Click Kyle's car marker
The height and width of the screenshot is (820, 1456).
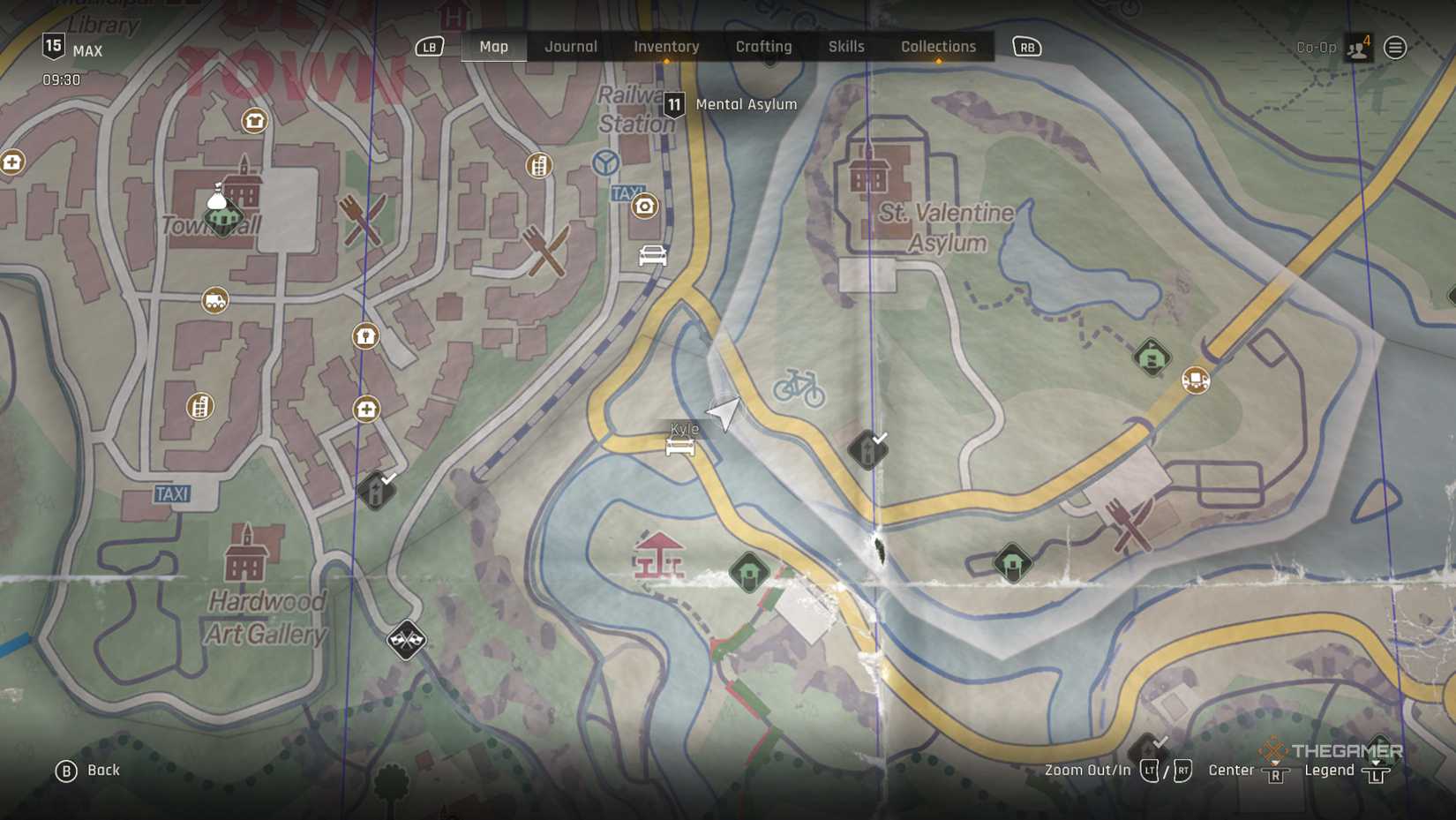[x=679, y=447]
